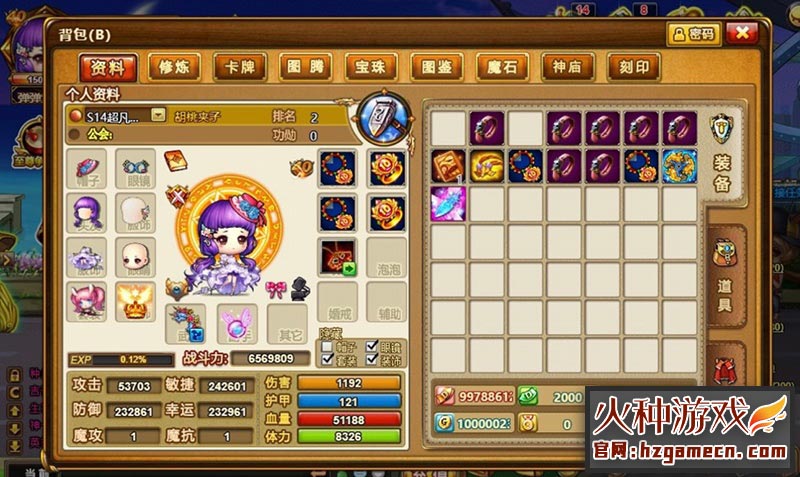This screenshot has width=800, height=477.
Task: Expand the S14 title dropdown
Action: point(158,115)
